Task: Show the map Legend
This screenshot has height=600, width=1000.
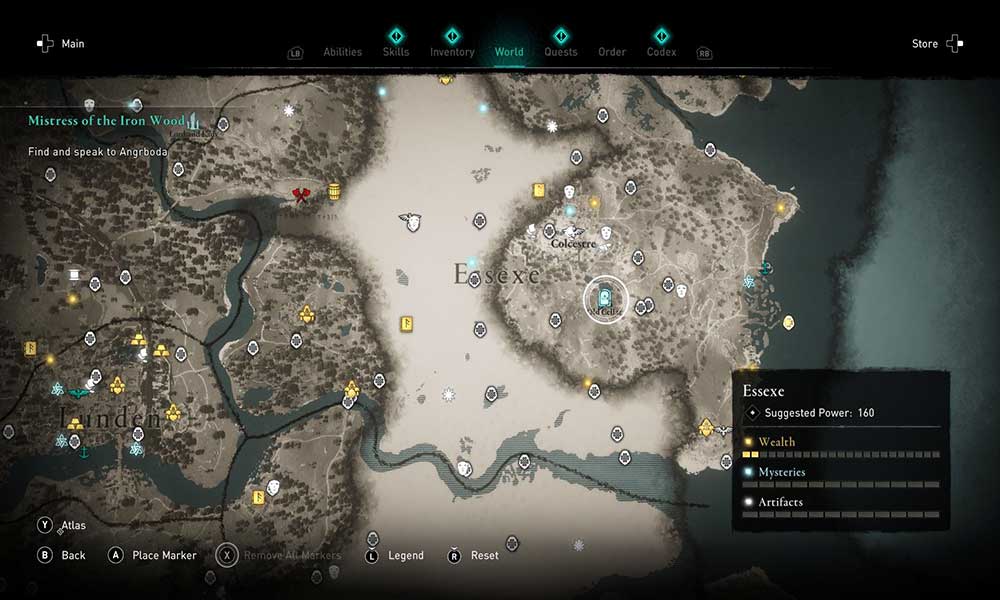Action: [x=405, y=555]
